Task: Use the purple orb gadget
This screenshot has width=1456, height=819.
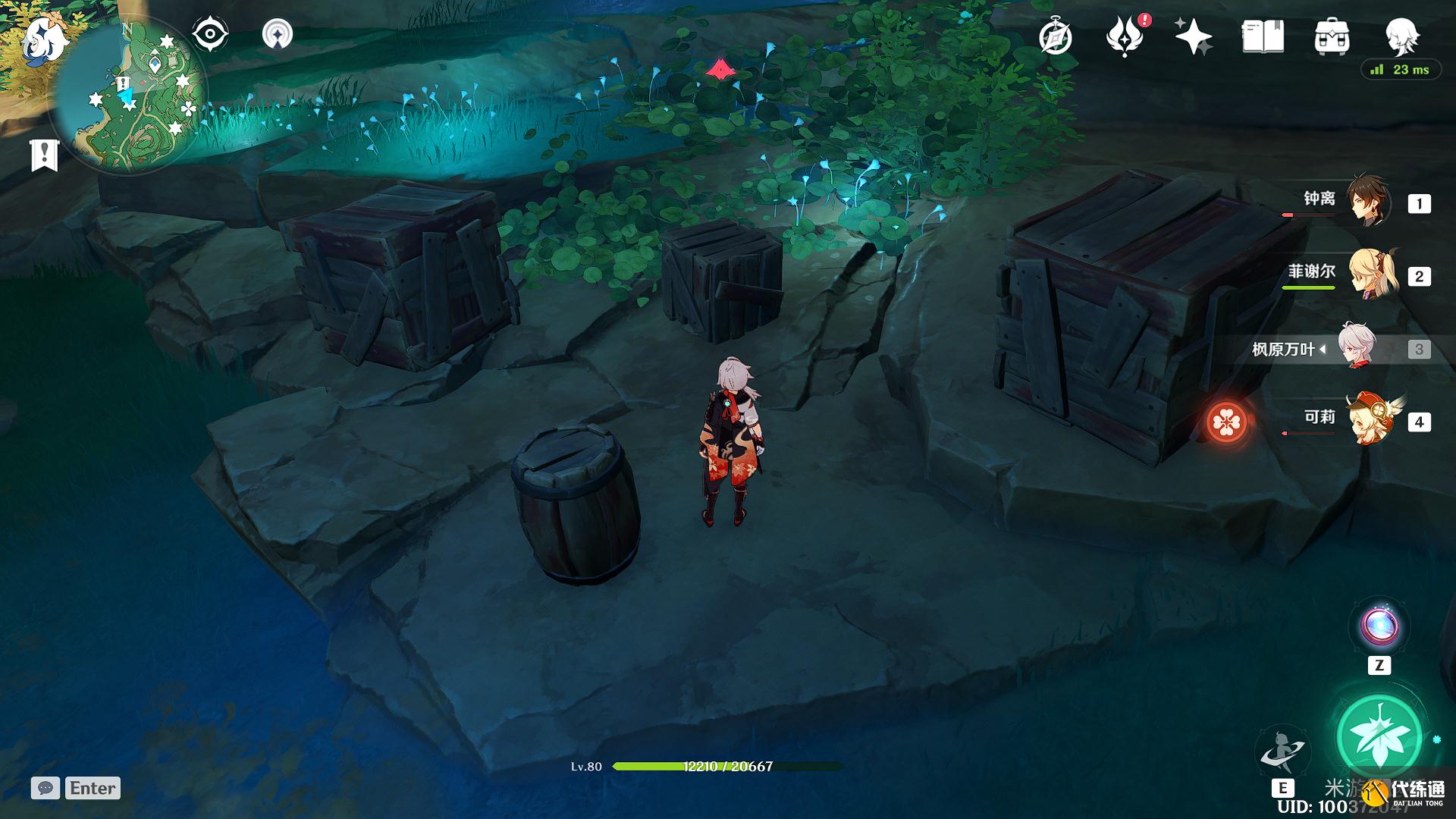Action: pyautogui.click(x=1379, y=626)
